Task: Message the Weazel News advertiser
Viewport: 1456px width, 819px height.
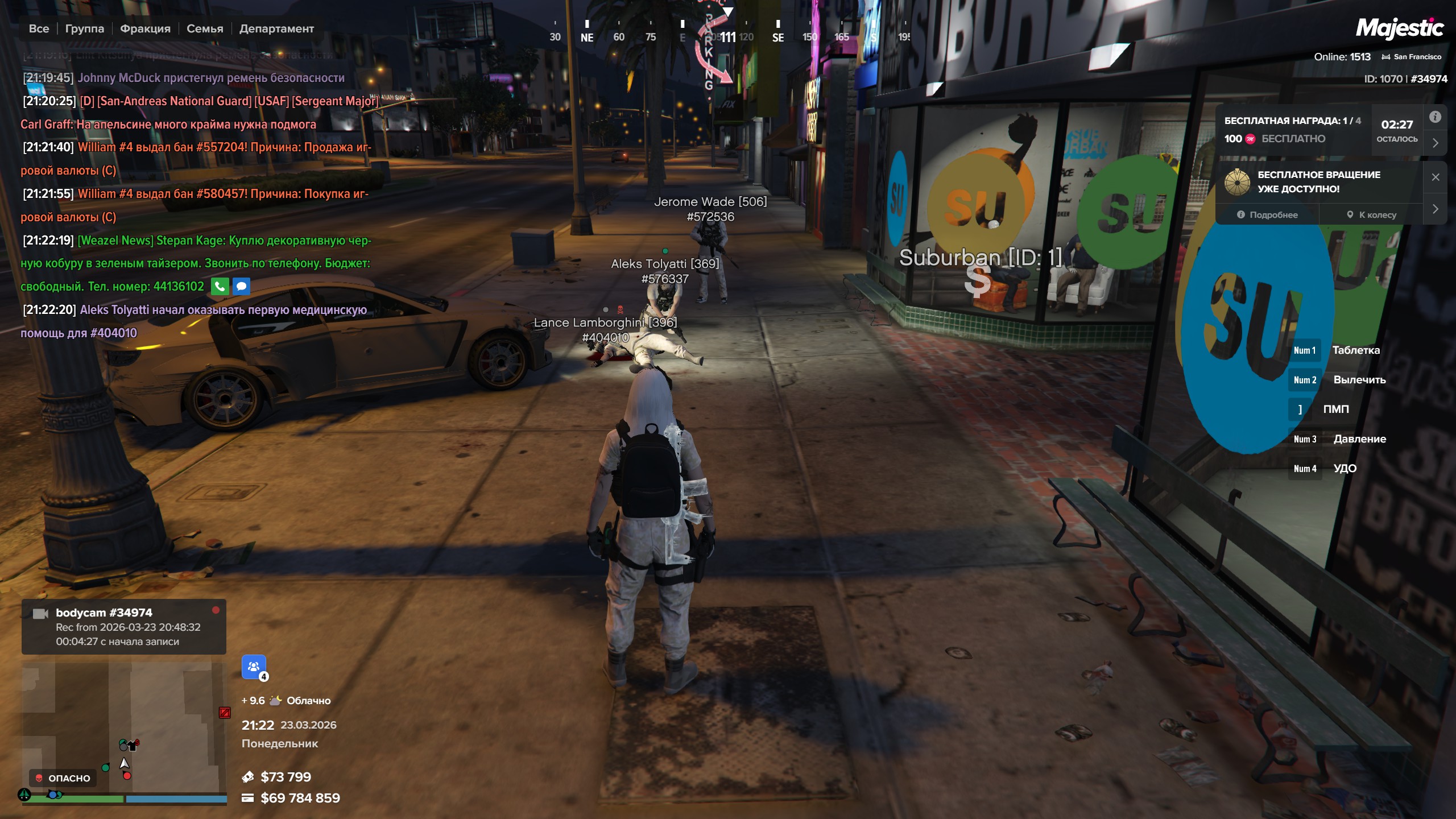Action: 241,286
